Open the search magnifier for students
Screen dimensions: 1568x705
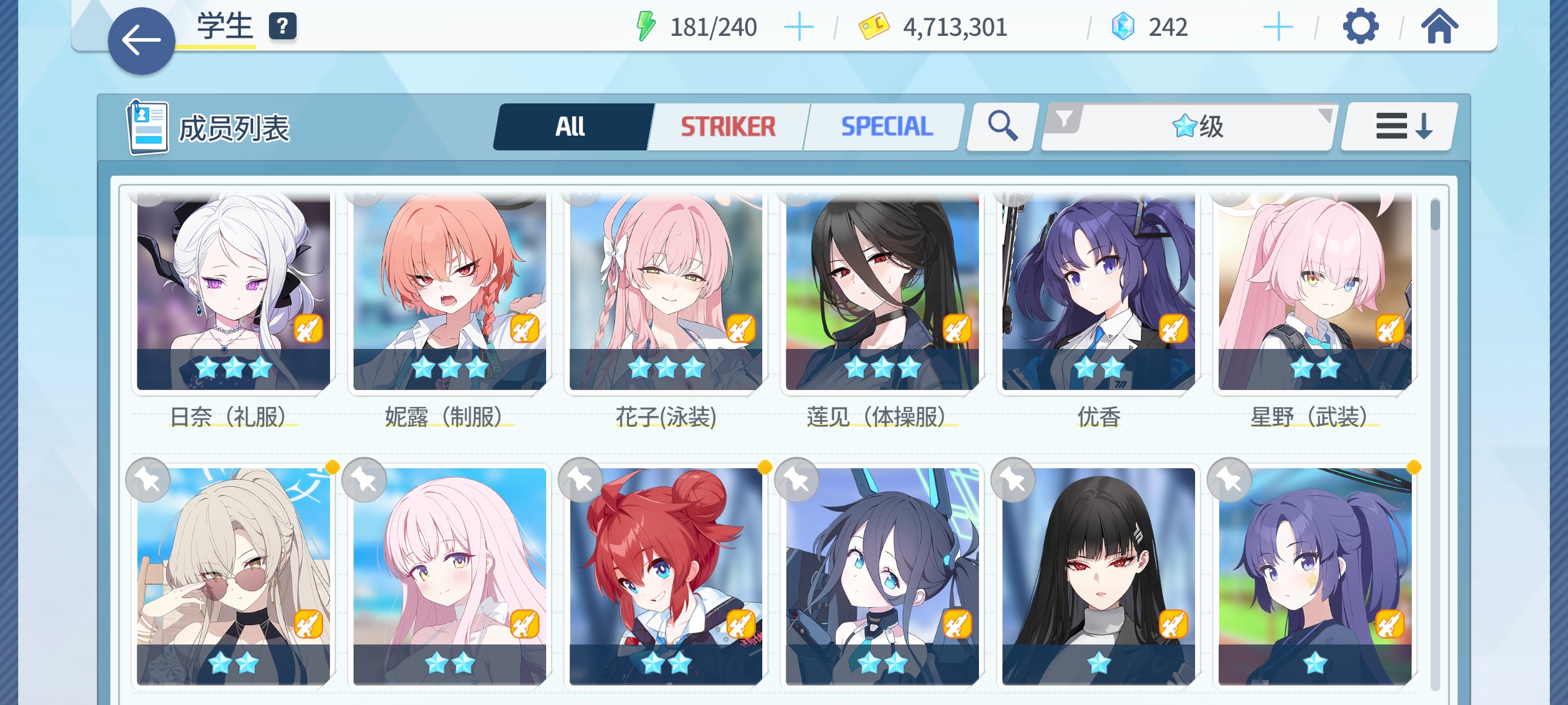[1000, 126]
